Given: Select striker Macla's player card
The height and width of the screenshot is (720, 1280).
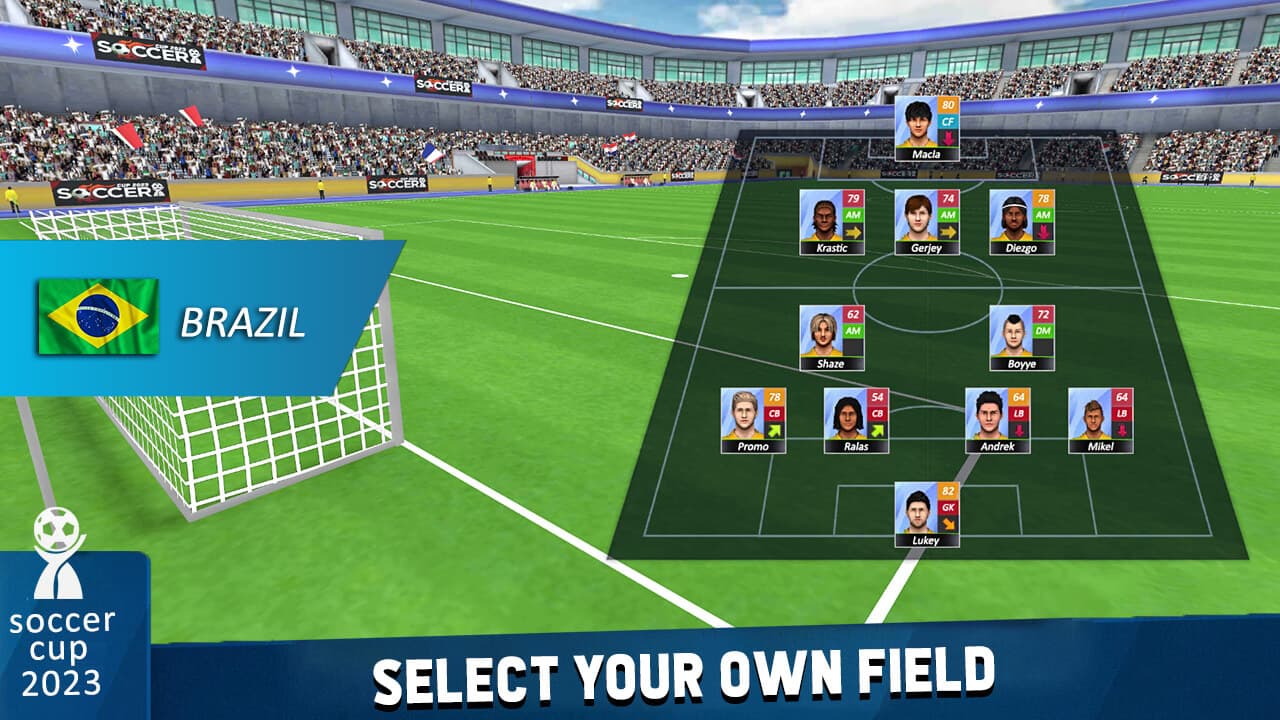Looking at the screenshot, I should [x=926, y=128].
